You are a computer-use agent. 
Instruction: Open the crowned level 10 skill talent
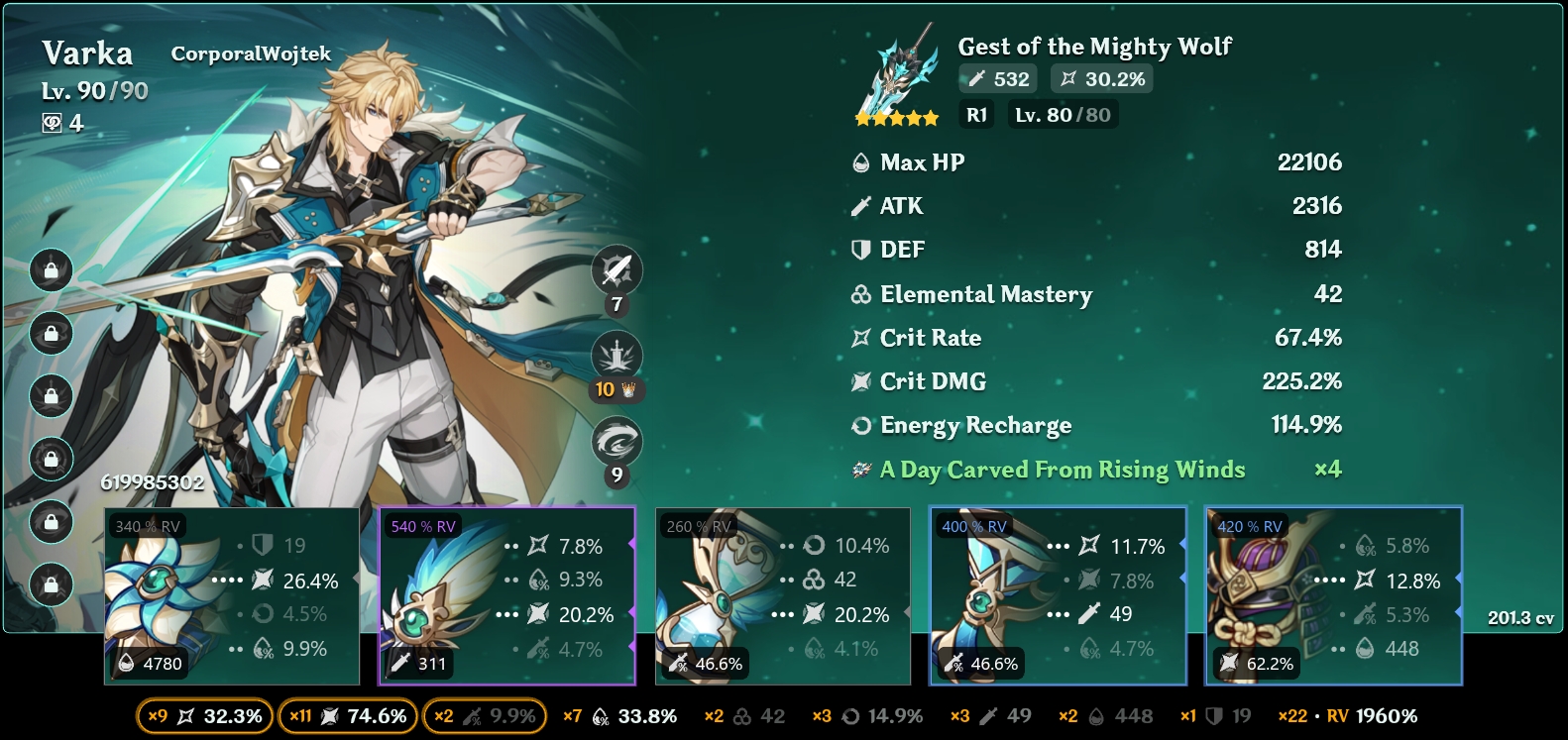(616, 356)
